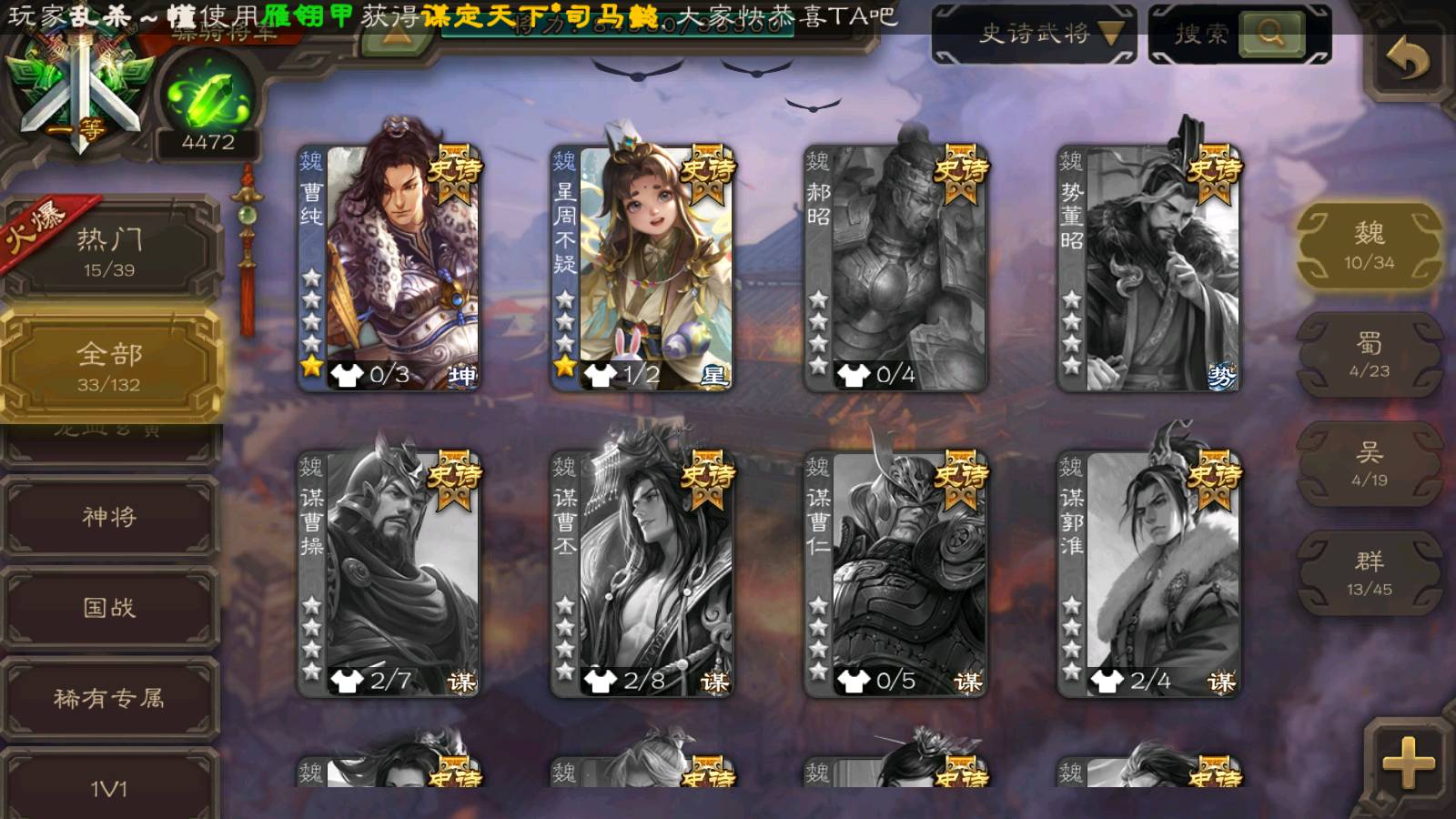Viewport: 1456px width, 819px height.
Task: Open the 史诗武将 dropdown filter
Action: click(1034, 35)
